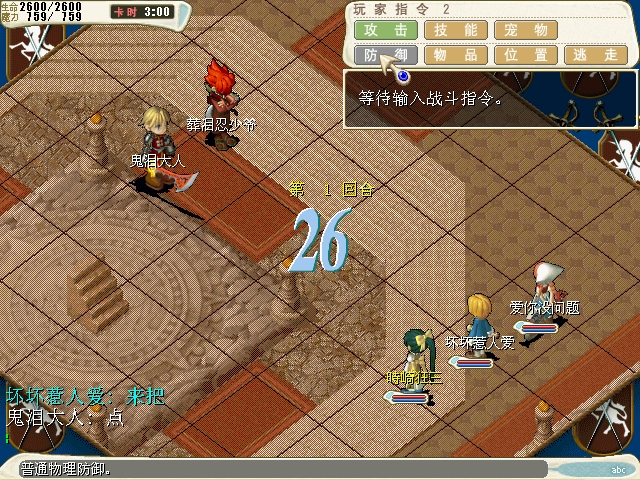The height and width of the screenshot is (480, 640).
Task: Open the 技能 (Skills) command
Action: pos(456,30)
